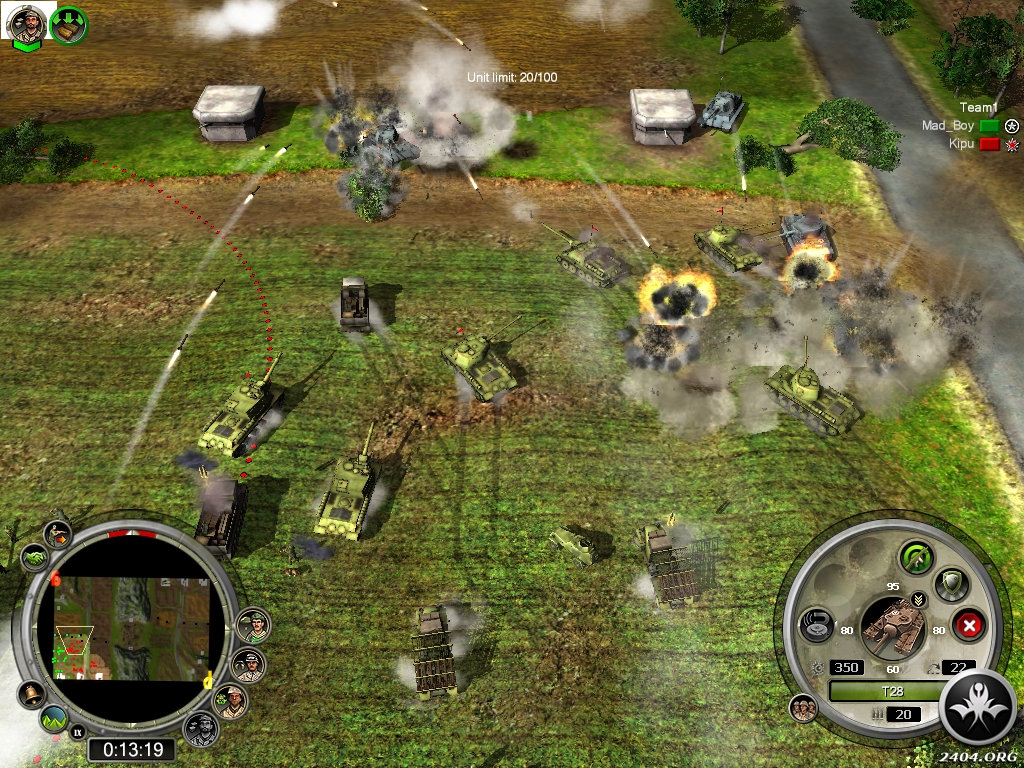
Task: Open the diplomacy handshake icon
Action: (x=34, y=557)
